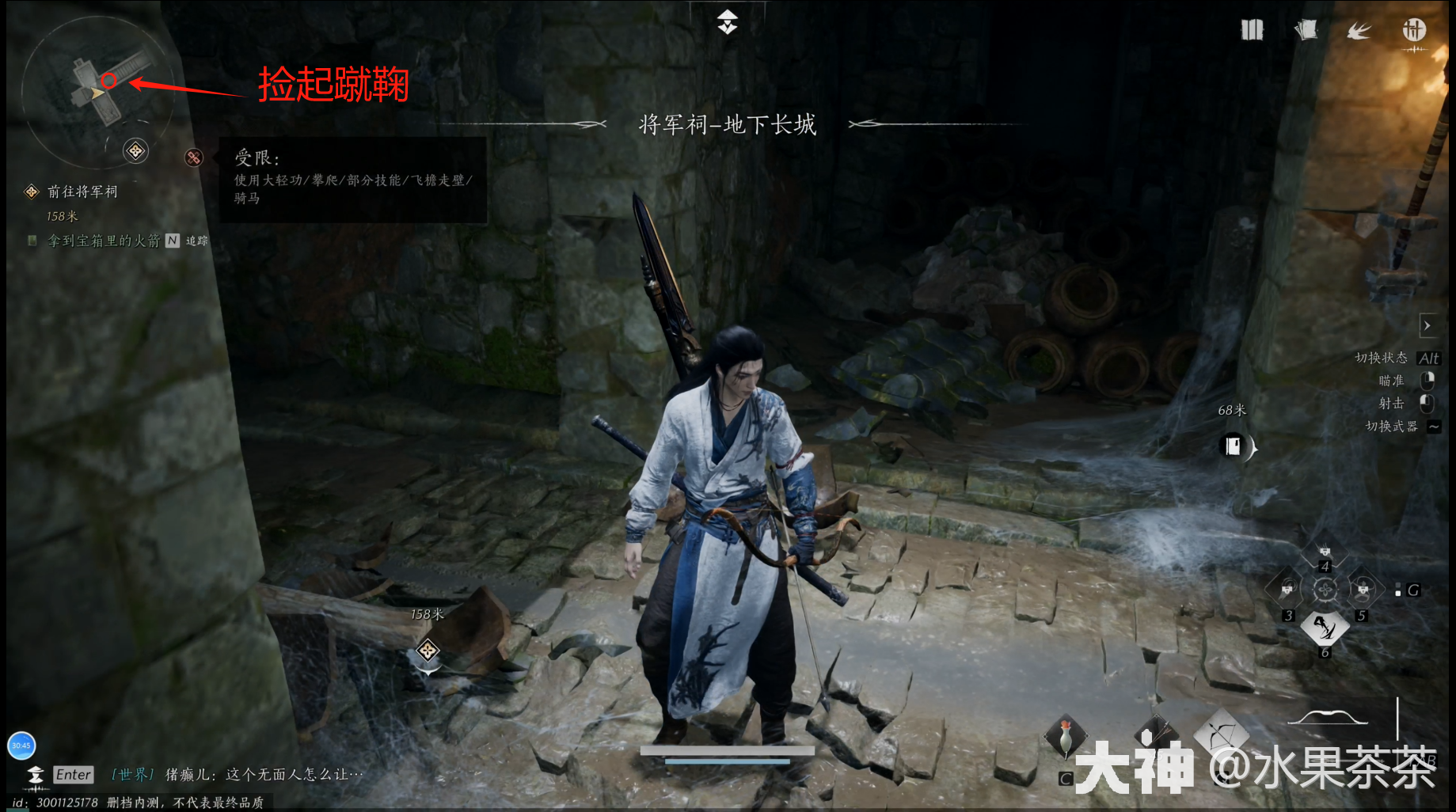This screenshot has width=1456, height=812.
Task: Open the inventory icon at top right
Action: click(x=1251, y=29)
